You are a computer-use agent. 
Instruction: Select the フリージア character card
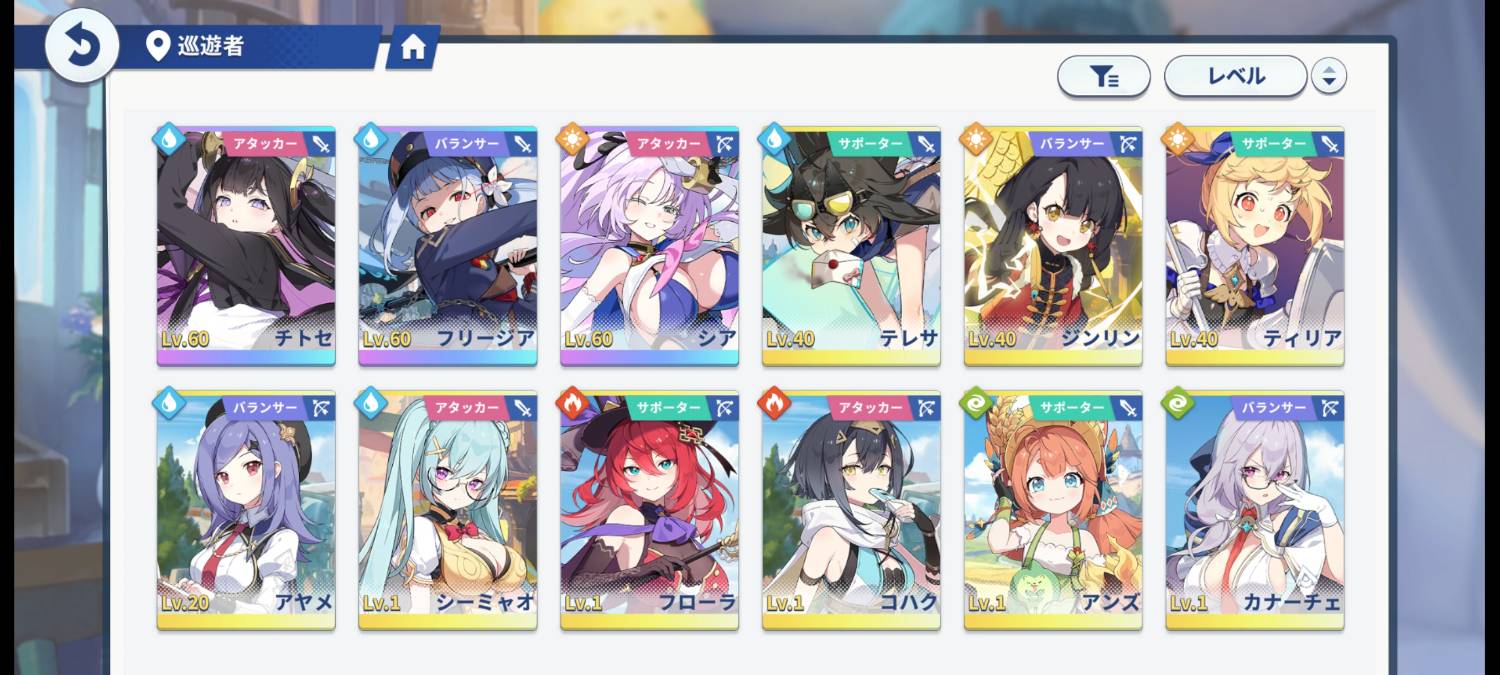[x=448, y=246]
